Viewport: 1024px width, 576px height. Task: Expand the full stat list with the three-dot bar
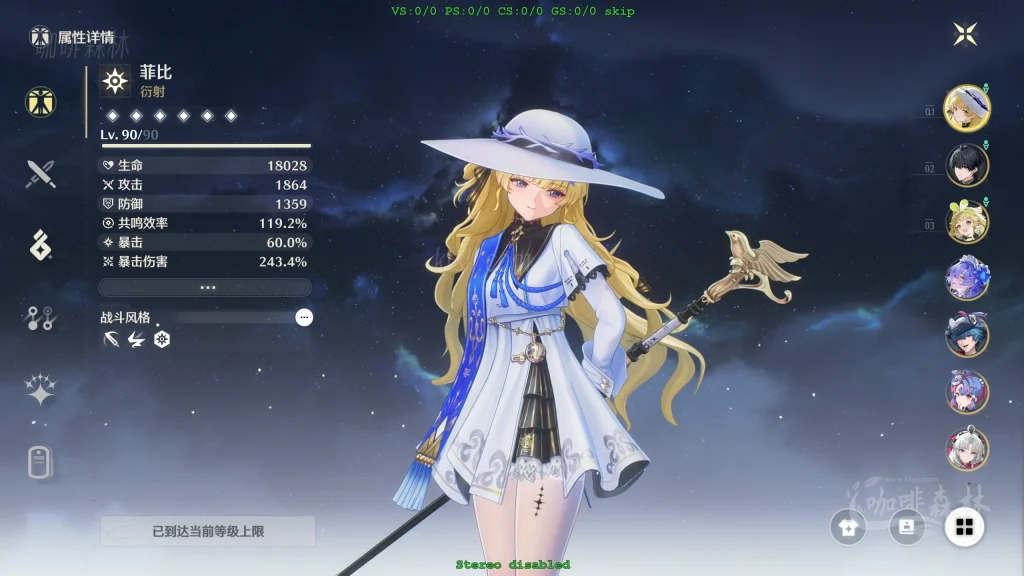[205, 287]
